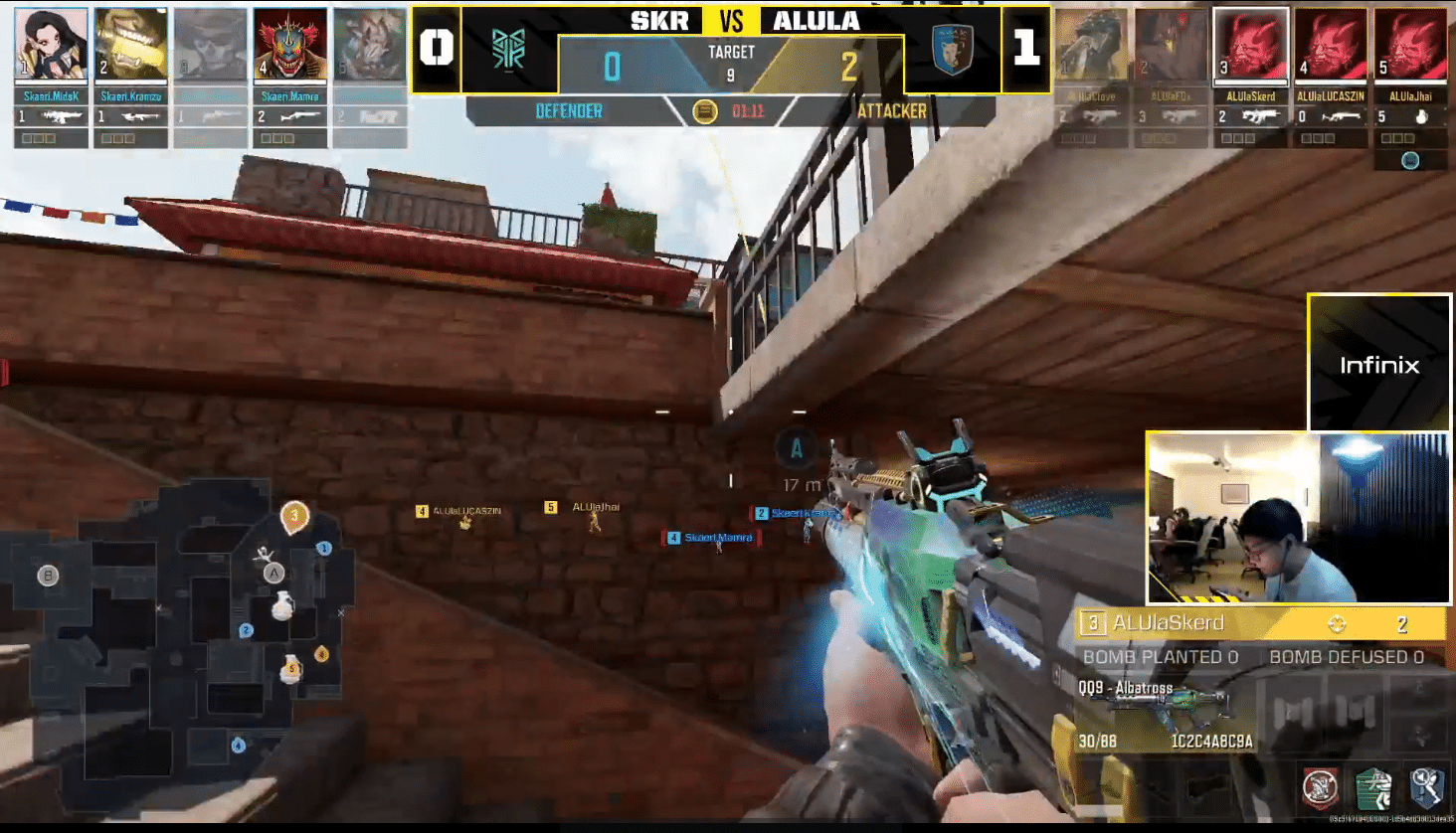The width and height of the screenshot is (1456, 833).
Task: Click the blue operator skill icon under ALUlaJhai
Action: 1409,160
